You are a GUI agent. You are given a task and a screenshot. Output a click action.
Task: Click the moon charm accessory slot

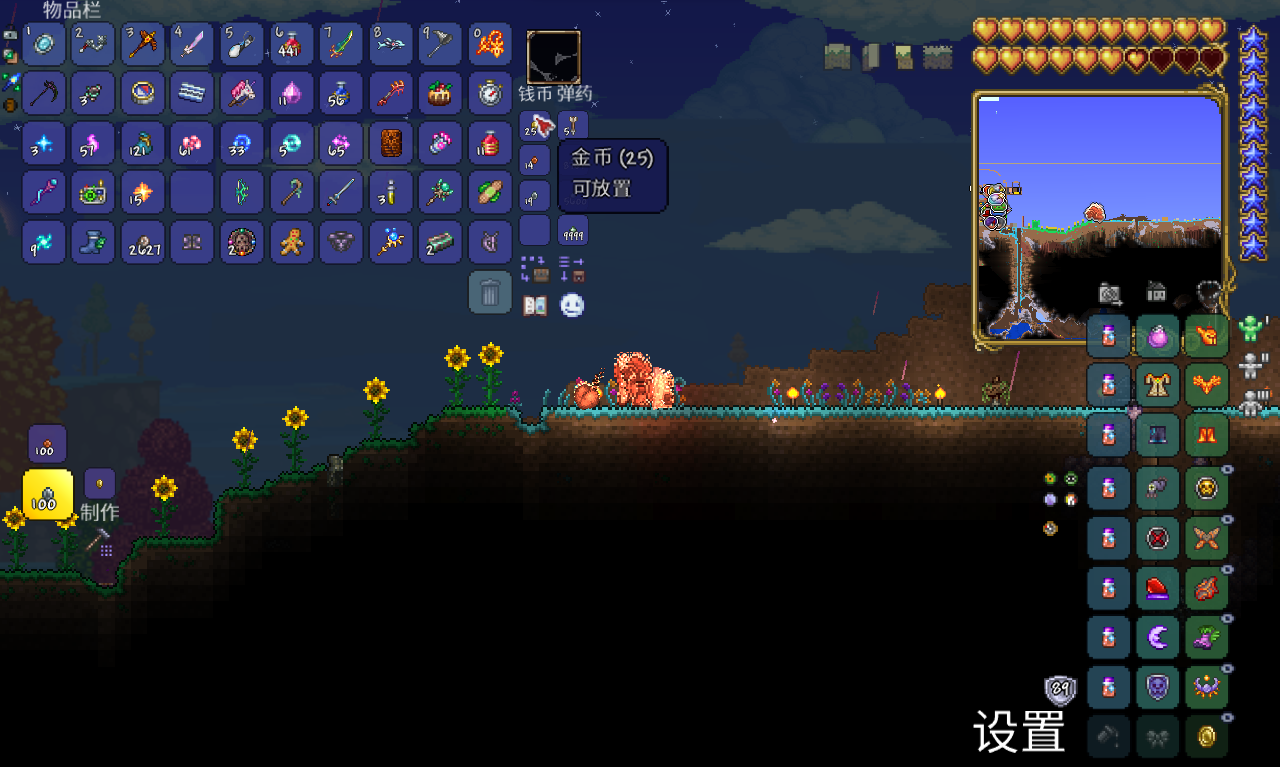(1158, 636)
